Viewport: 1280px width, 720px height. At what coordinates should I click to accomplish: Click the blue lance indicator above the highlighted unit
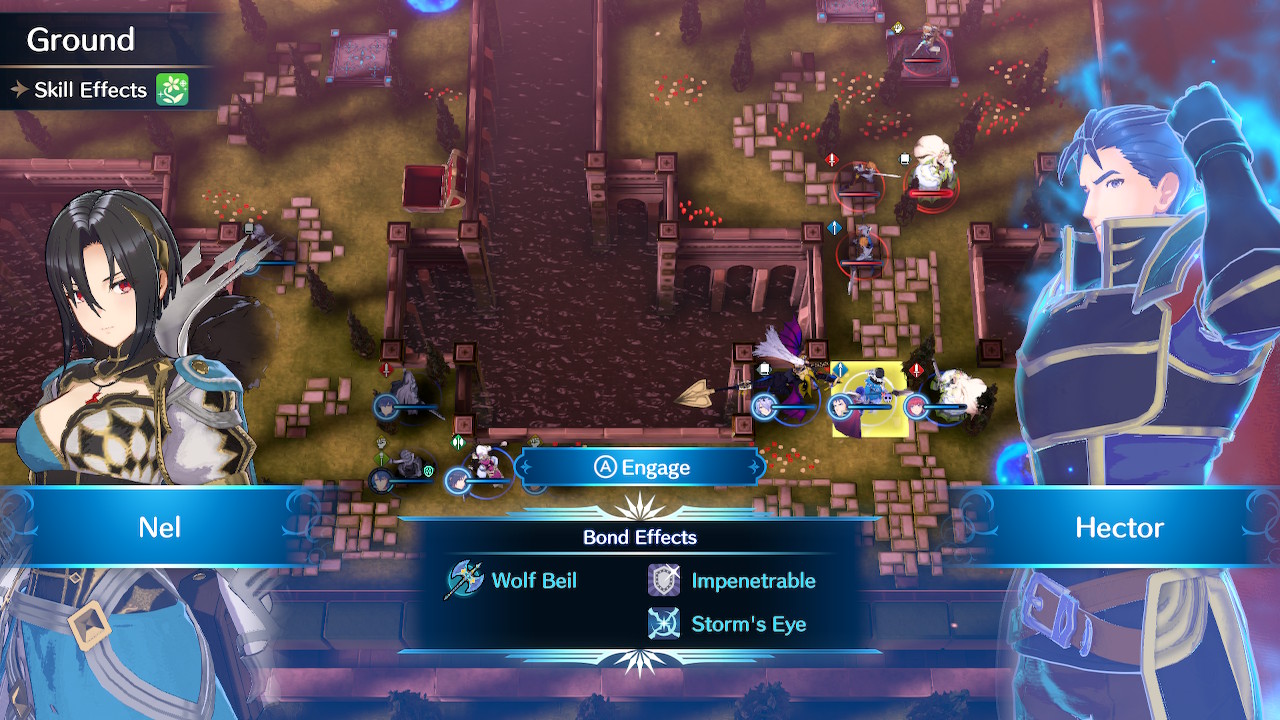[x=839, y=369]
